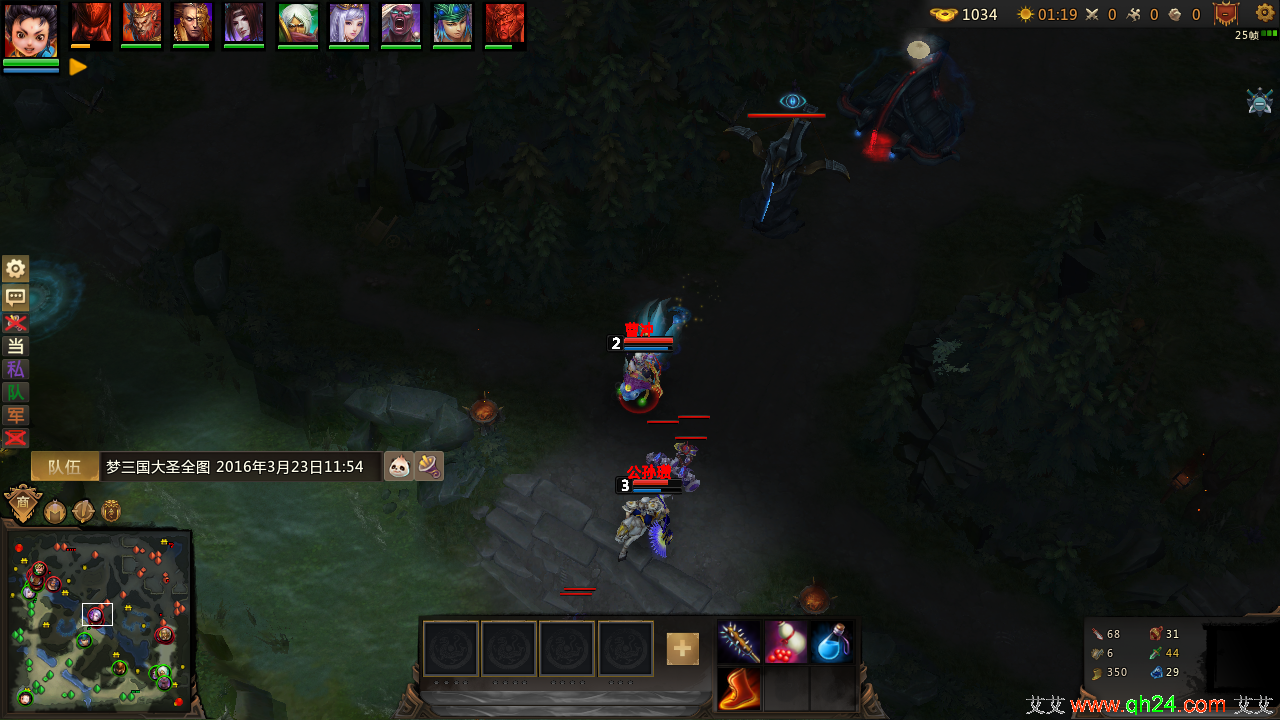The image size is (1280, 720).
Task: Select the 军 army chat channel
Action: [x=15, y=415]
